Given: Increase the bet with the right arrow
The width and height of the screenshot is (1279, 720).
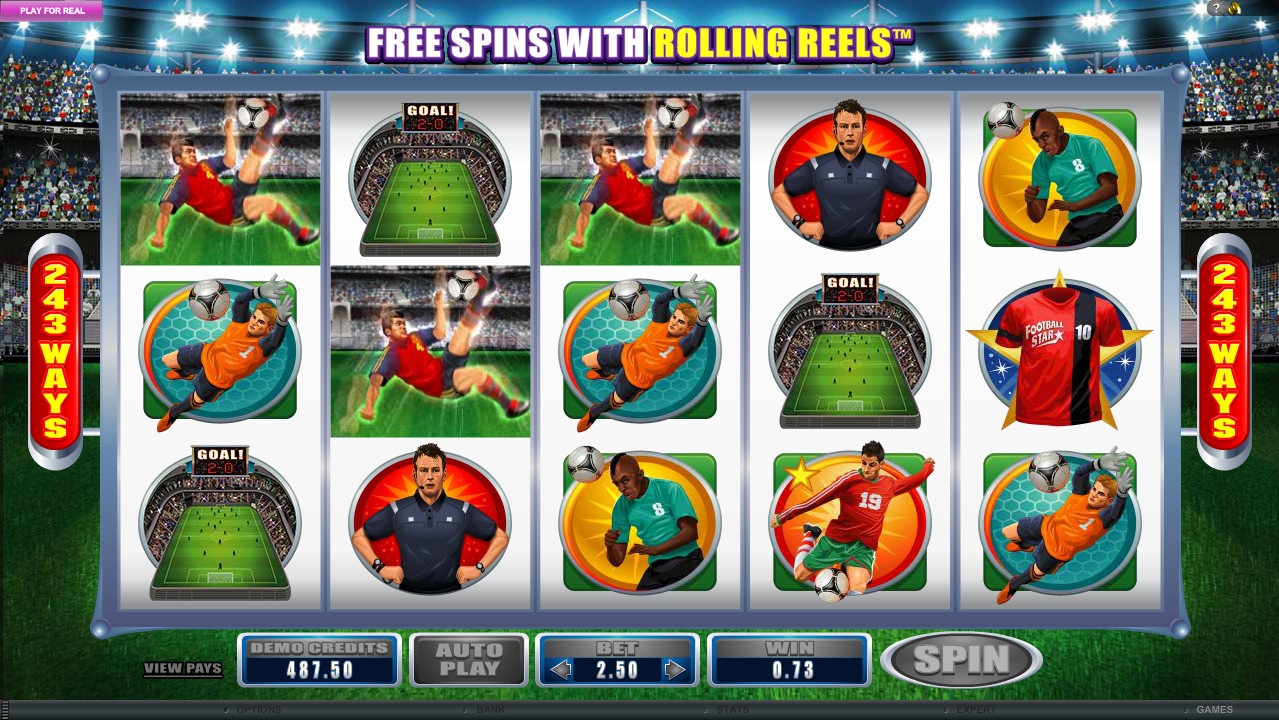Looking at the screenshot, I should click(676, 670).
